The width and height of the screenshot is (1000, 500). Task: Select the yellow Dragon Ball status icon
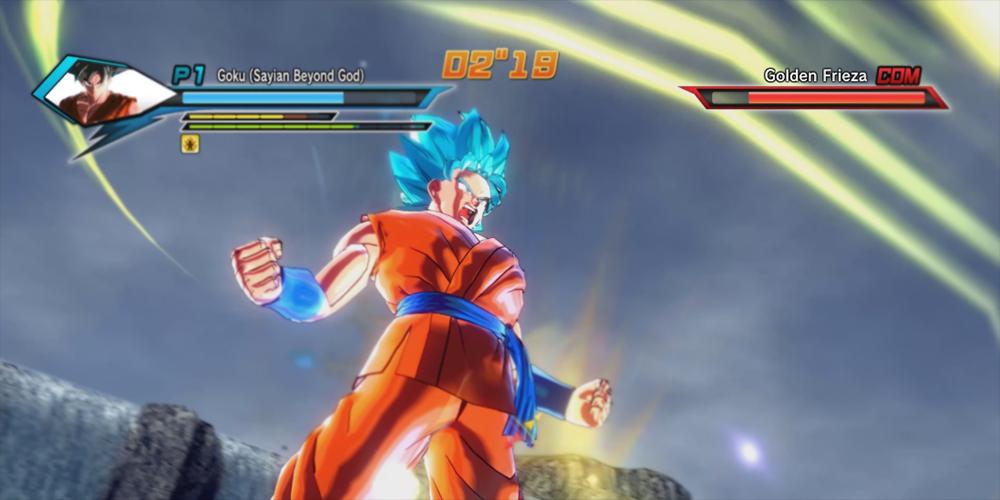190,144
